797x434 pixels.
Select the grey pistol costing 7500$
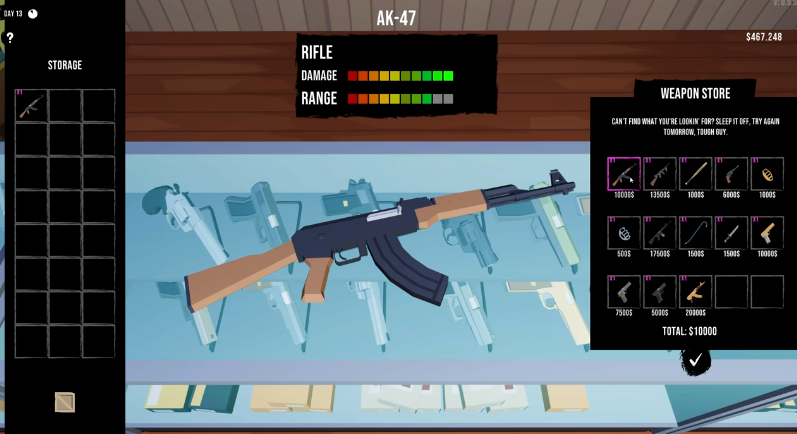click(624, 292)
